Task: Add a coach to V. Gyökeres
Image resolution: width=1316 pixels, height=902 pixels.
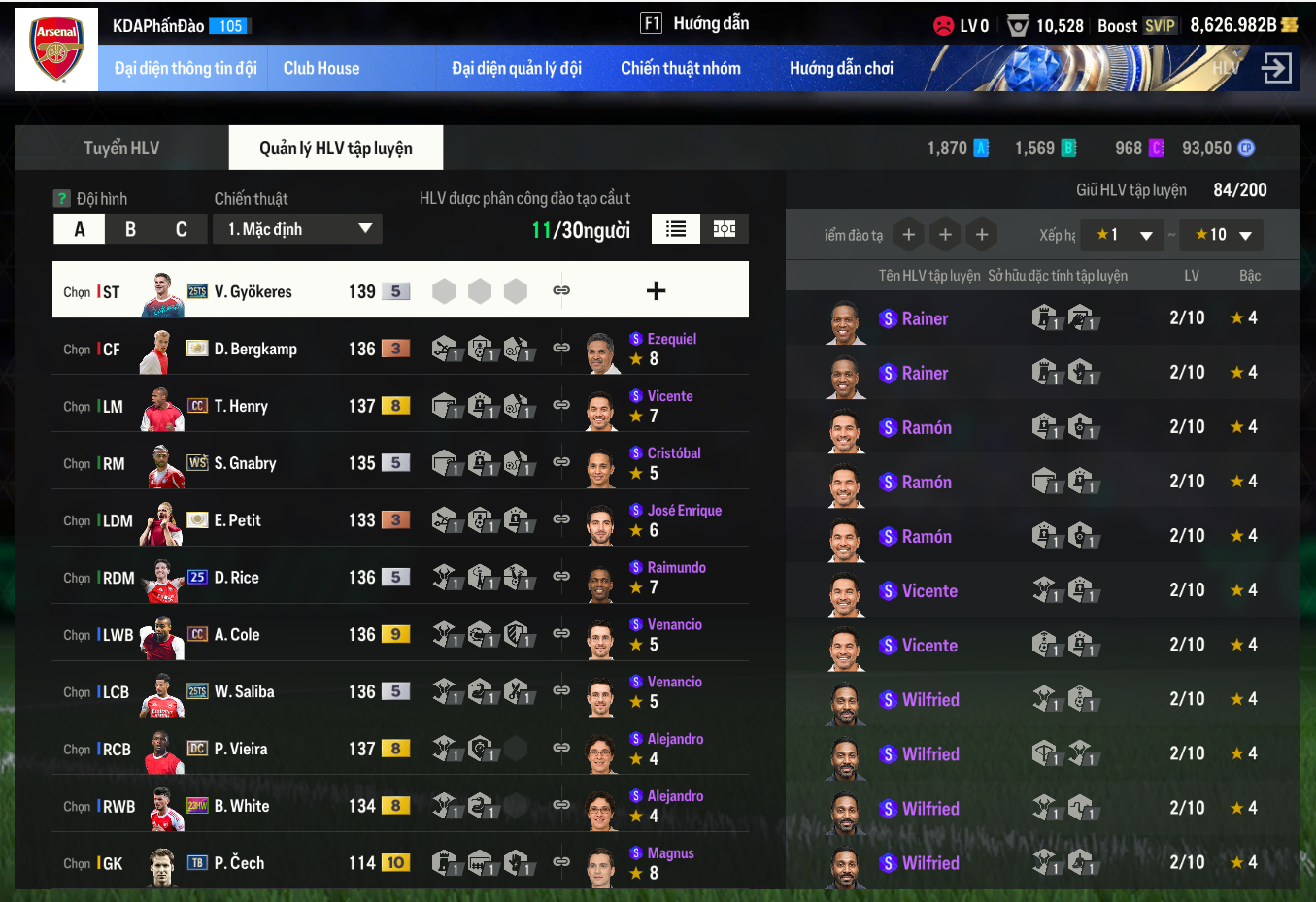Action: (657, 290)
